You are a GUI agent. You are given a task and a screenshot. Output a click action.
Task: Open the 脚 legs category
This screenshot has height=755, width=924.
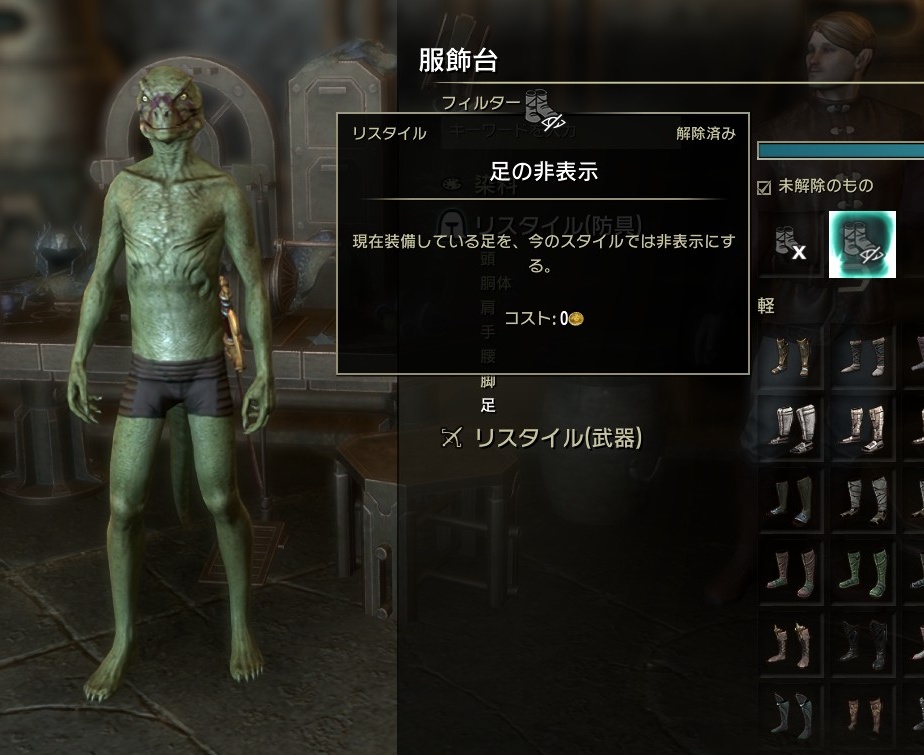point(488,381)
